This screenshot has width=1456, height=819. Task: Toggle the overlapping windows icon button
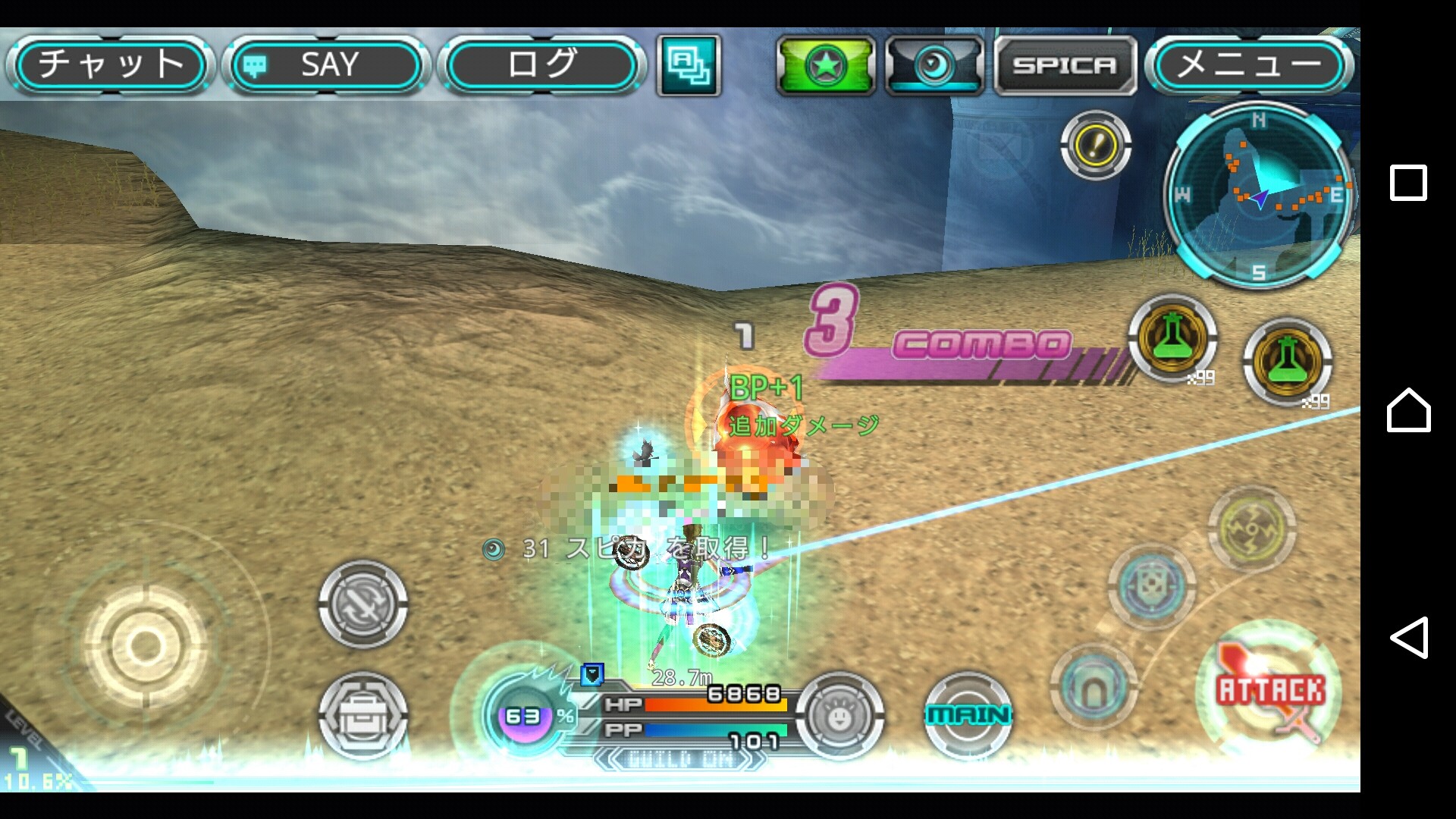tap(689, 65)
